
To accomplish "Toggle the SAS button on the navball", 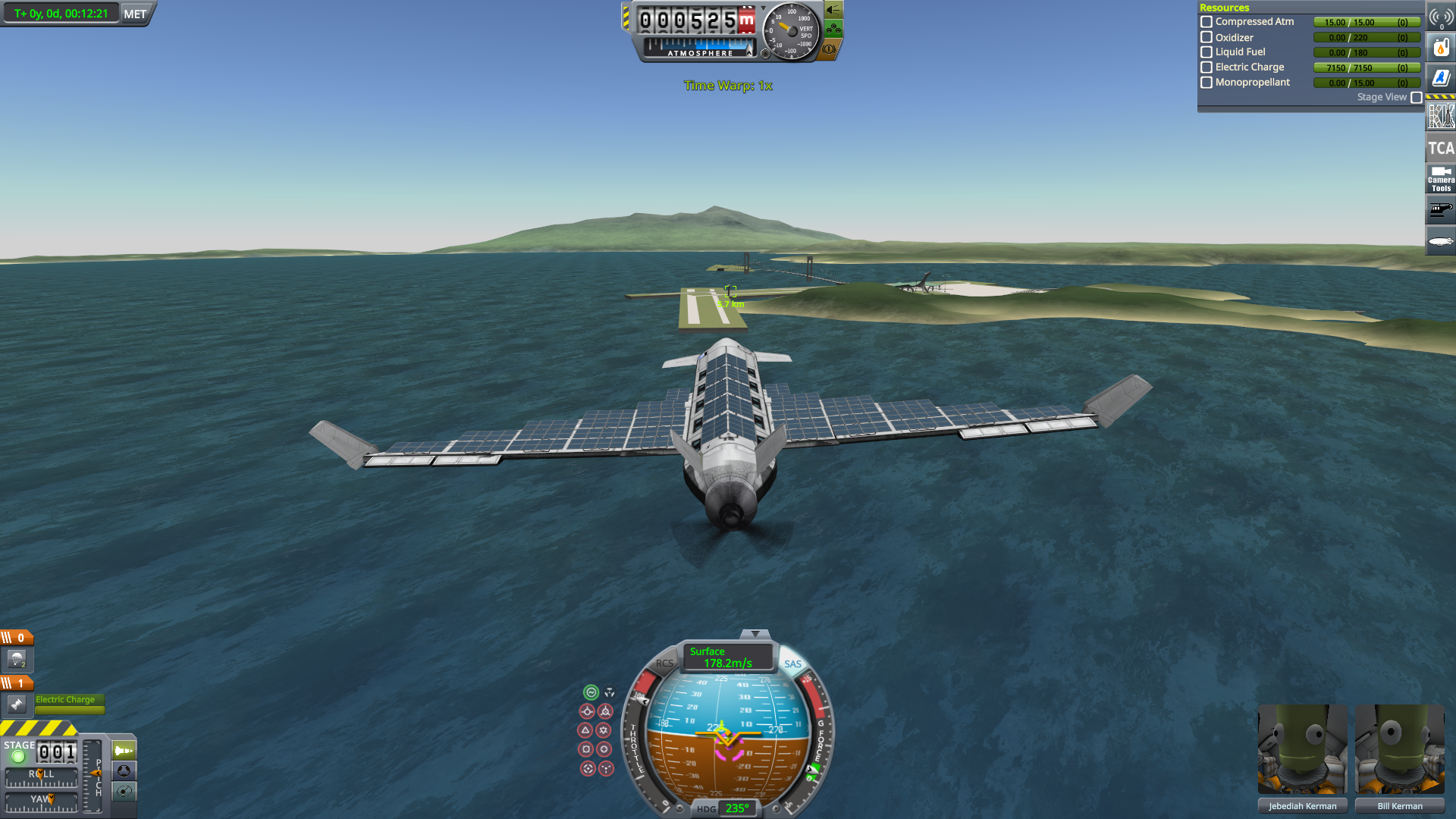I will [792, 664].
